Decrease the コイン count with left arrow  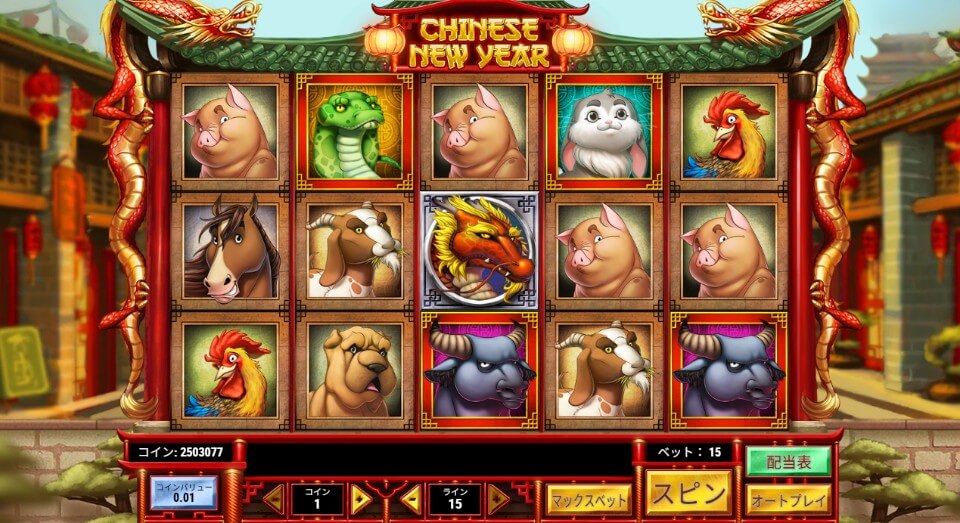[272, 499]
